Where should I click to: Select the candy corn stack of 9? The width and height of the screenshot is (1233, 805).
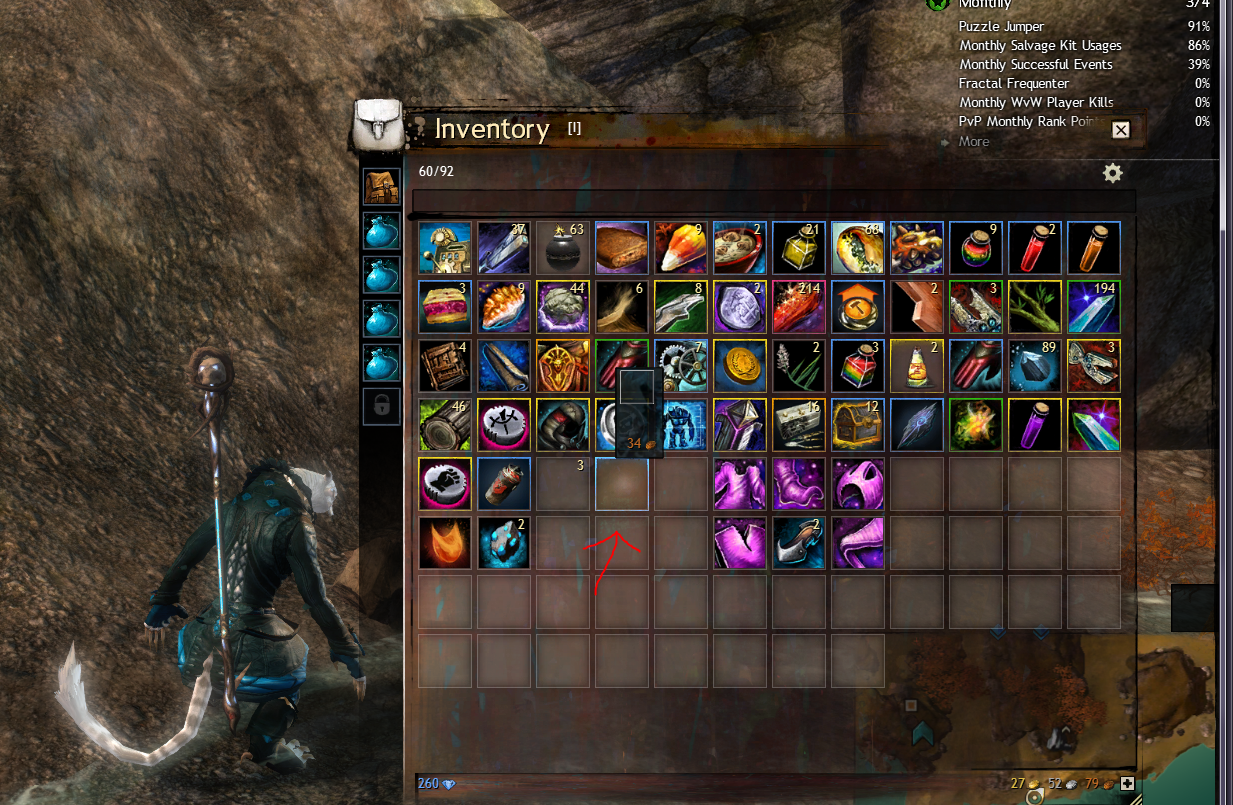point(681,248)
